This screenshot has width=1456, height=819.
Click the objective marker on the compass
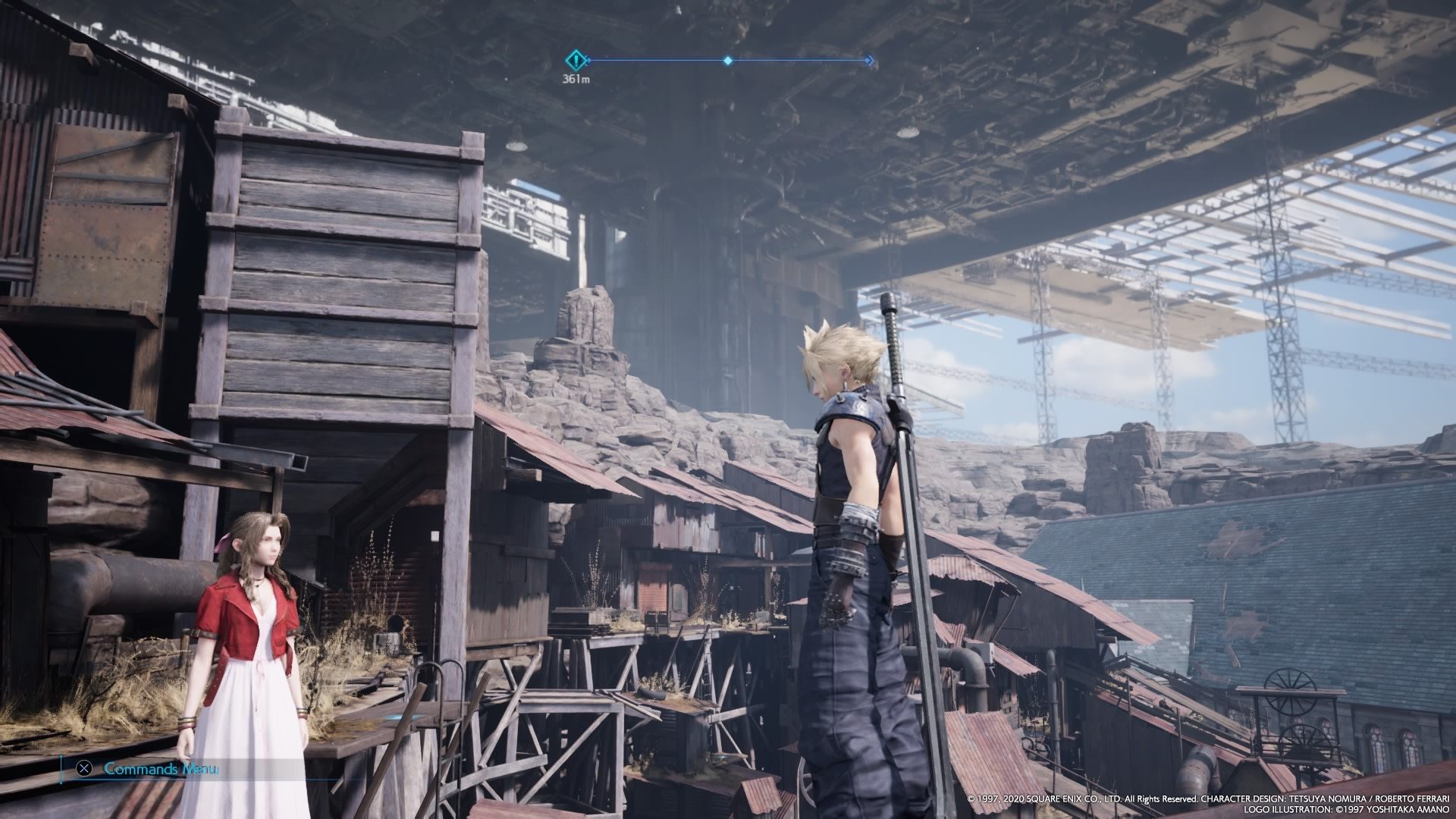click(577, 60)
